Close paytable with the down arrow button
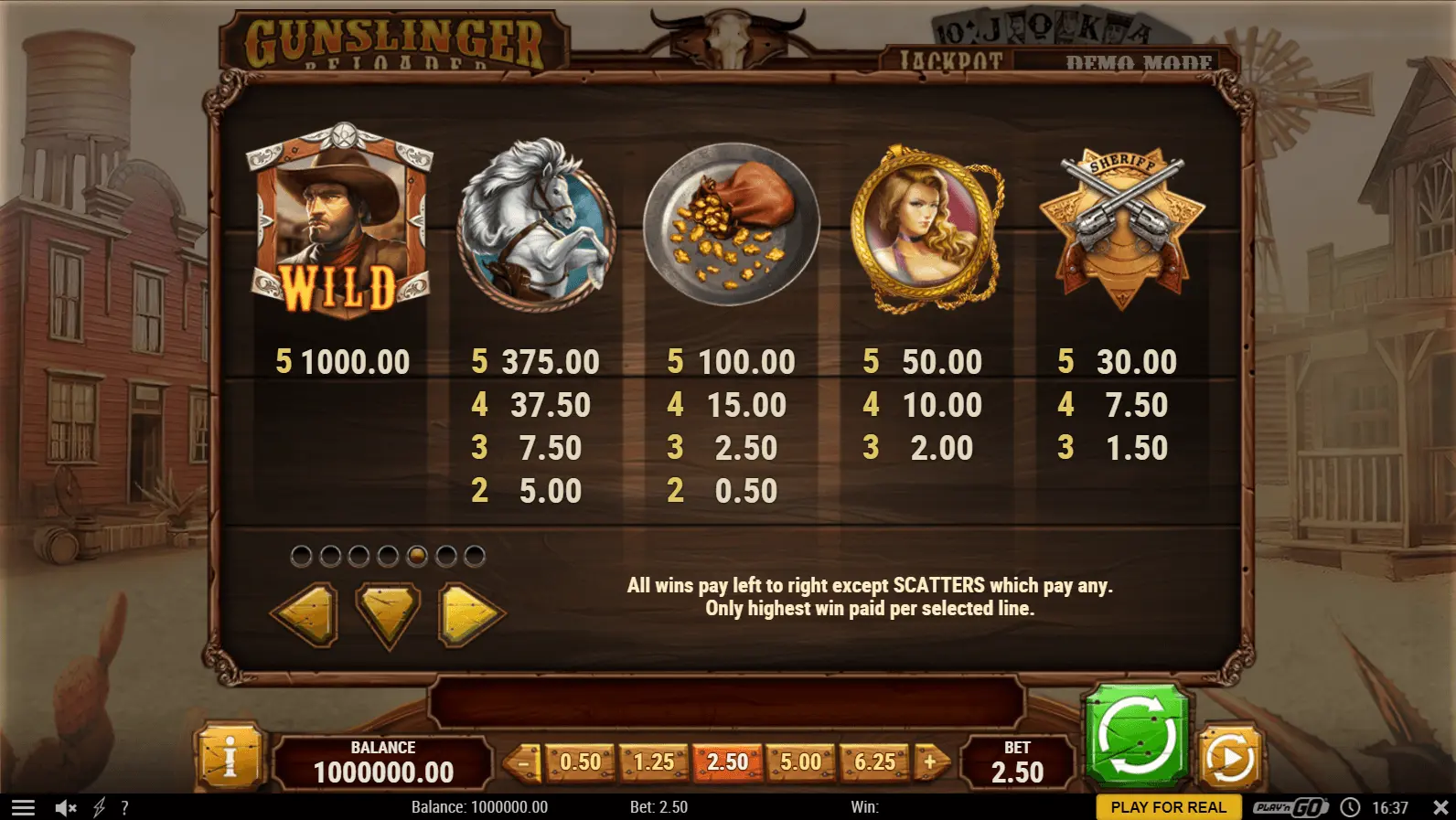Viewport: 1456px width, 820px height. point(388,613)
